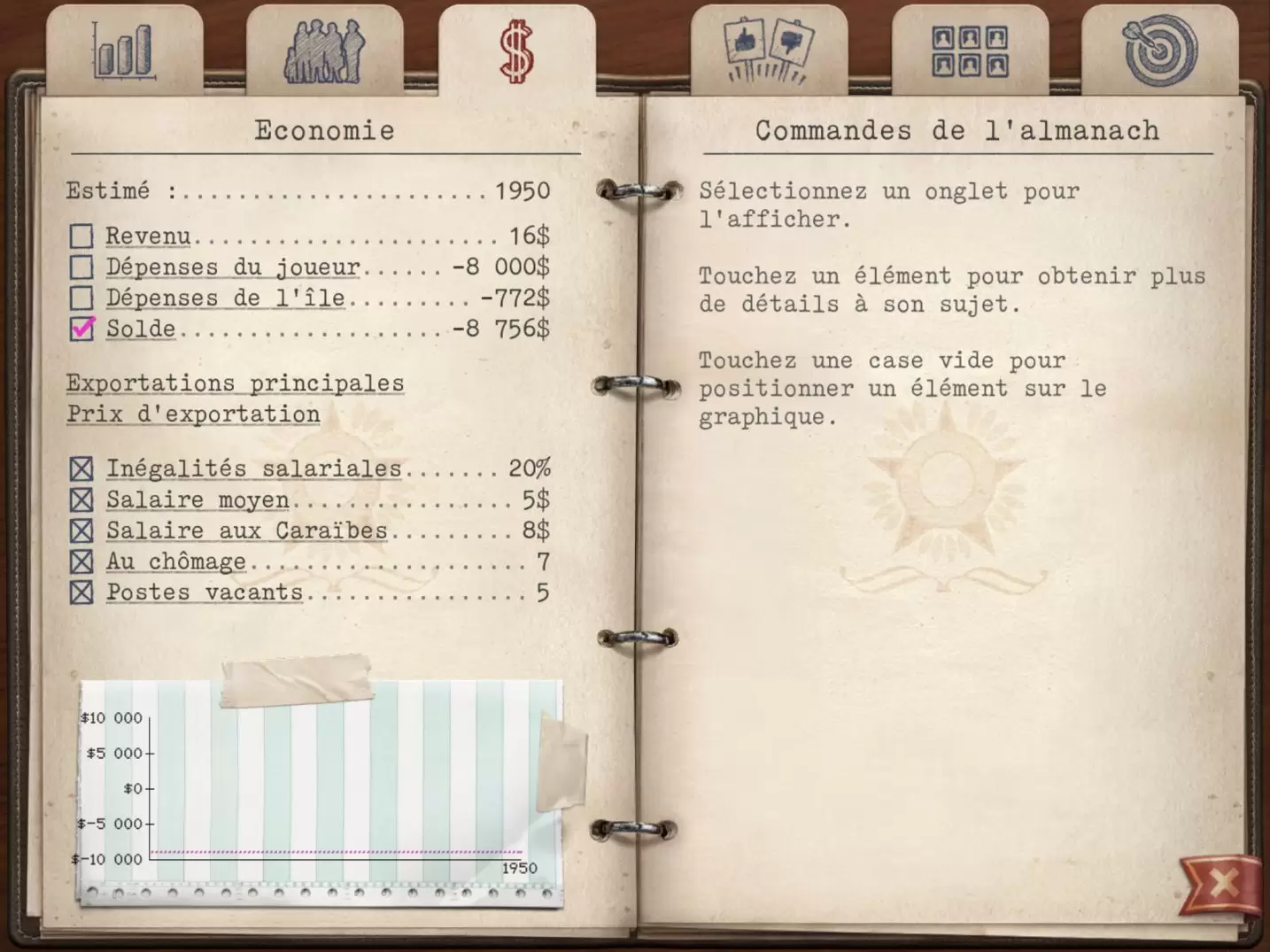Click the "Salaire aux Caraïbes" label
Screen dimensions: 1270x952
pyautogui.click(x=245, y=530)
